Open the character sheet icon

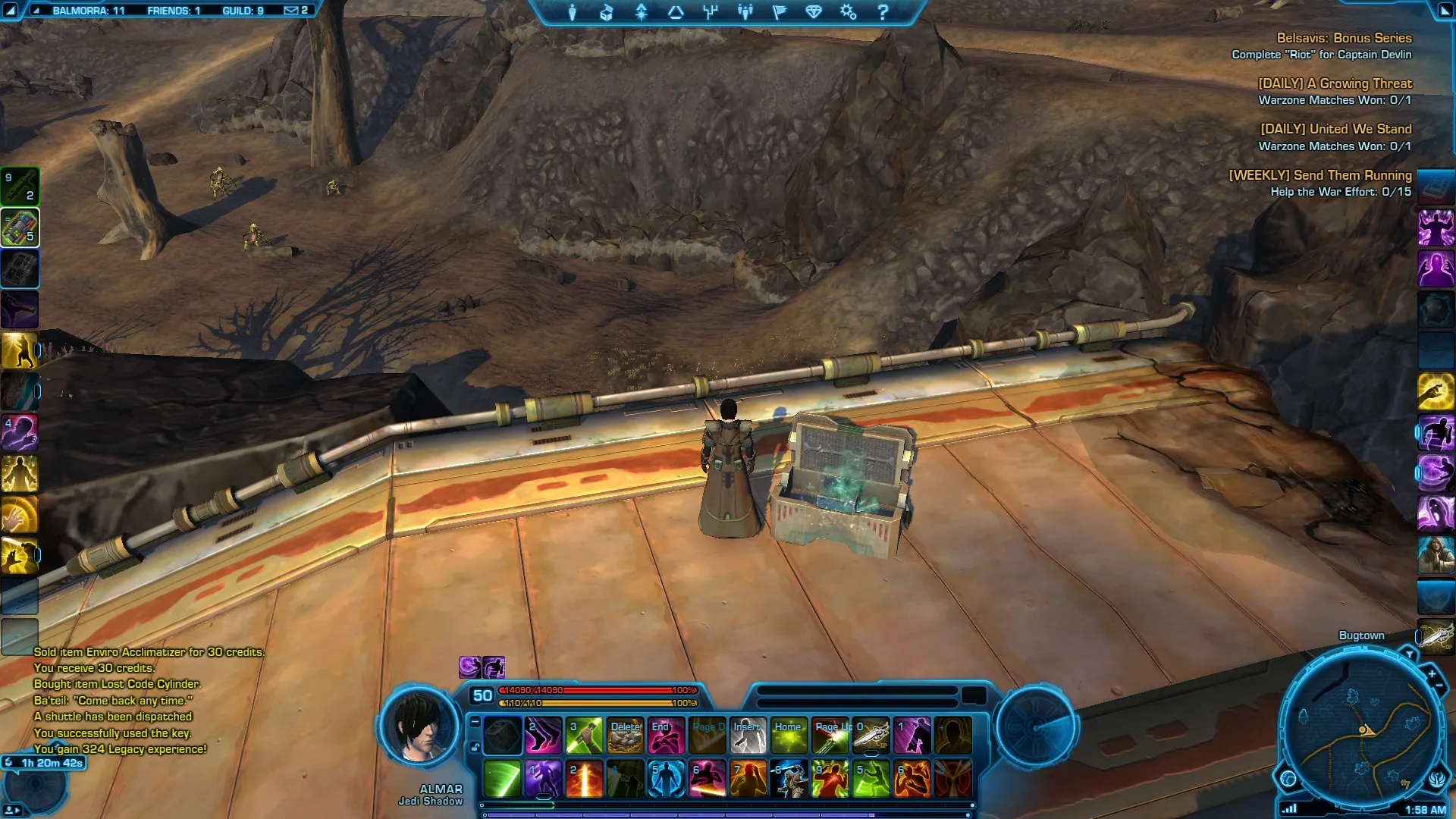coord(573,12)
